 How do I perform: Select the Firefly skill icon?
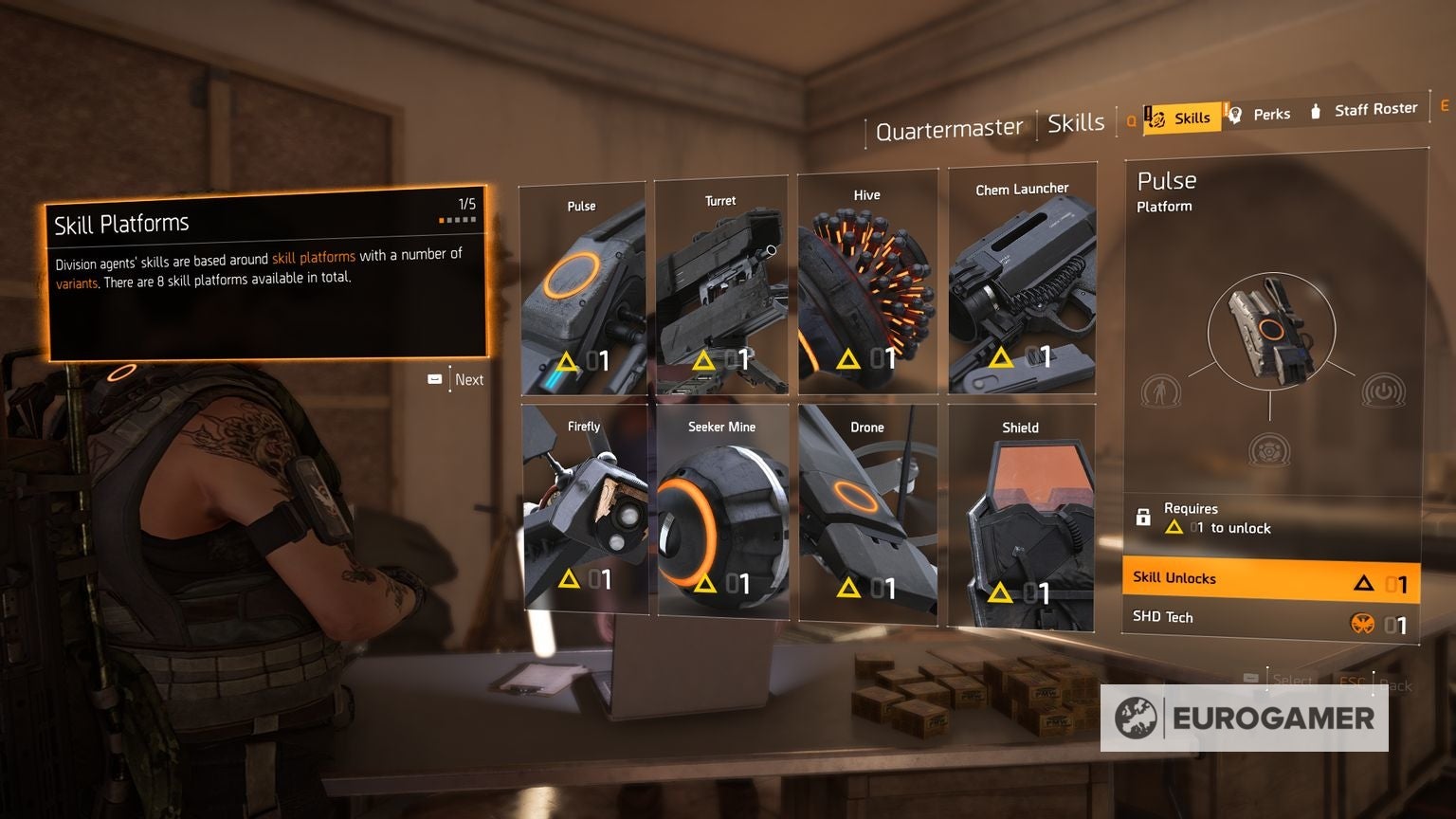[582, 517]
